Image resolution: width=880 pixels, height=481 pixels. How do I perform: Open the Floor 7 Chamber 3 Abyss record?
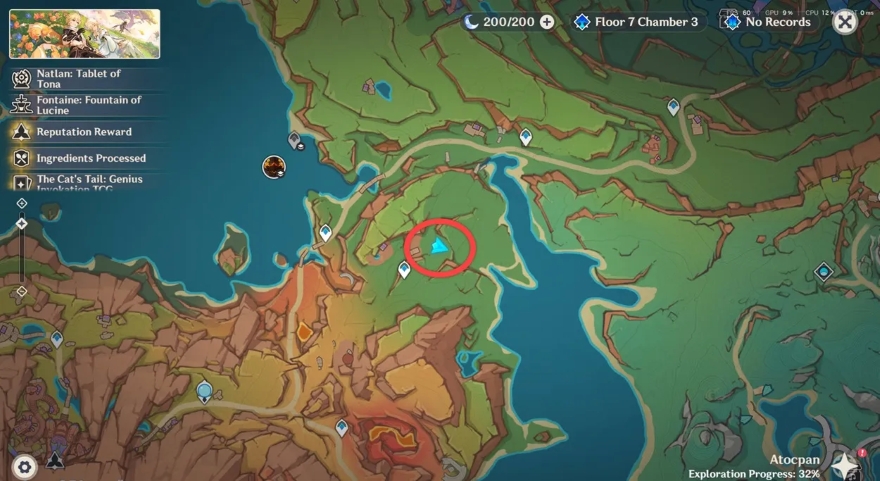click(636, 21)
